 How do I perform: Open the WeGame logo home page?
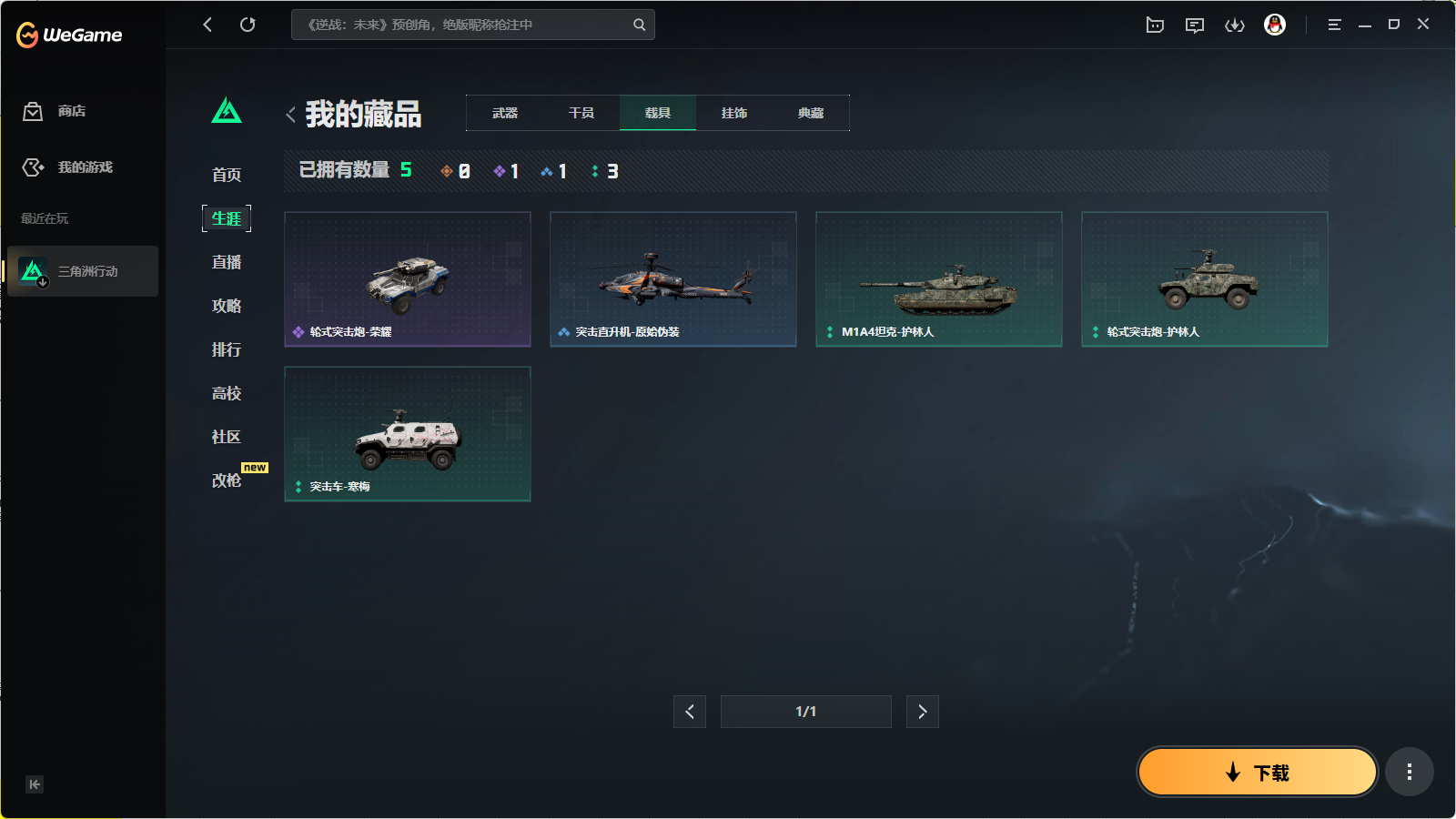pyautogui.click(x=69, y=35)
